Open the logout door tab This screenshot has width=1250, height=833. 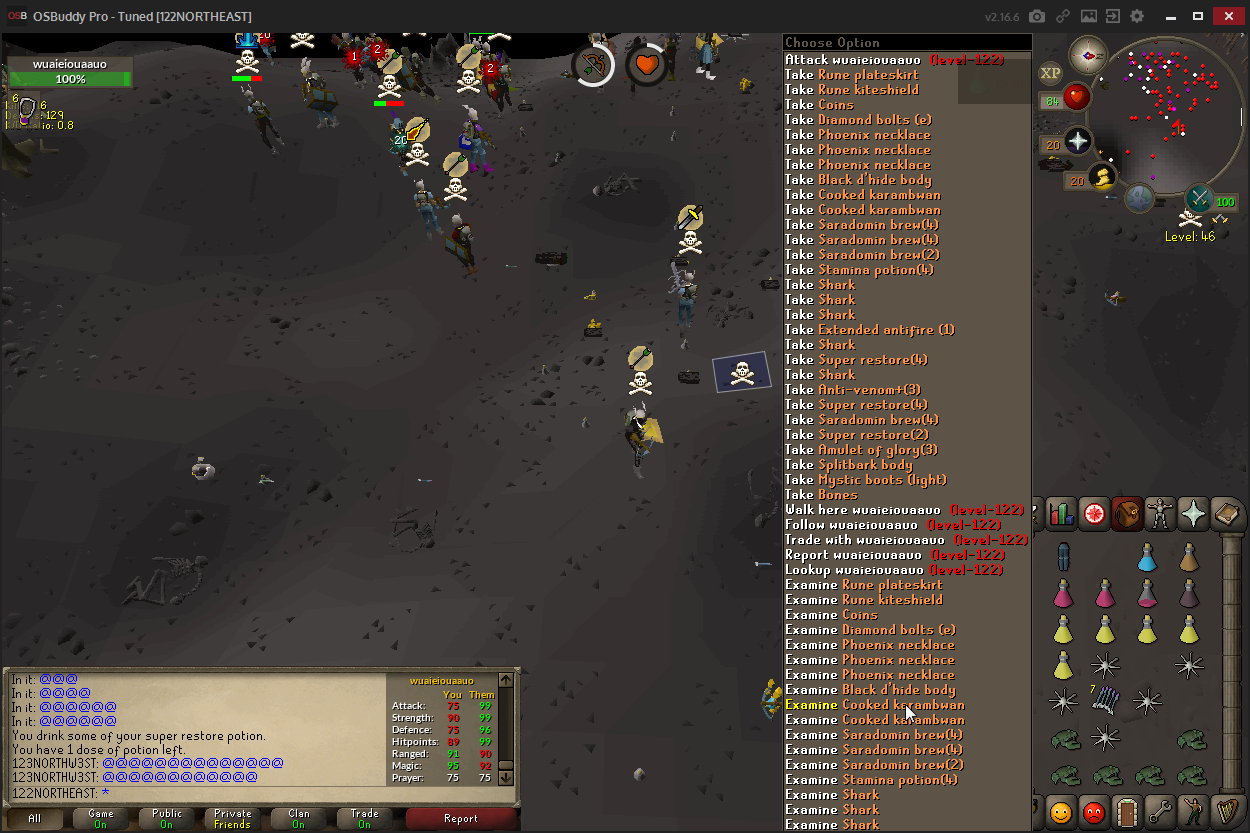click(x=1128, y=812)
